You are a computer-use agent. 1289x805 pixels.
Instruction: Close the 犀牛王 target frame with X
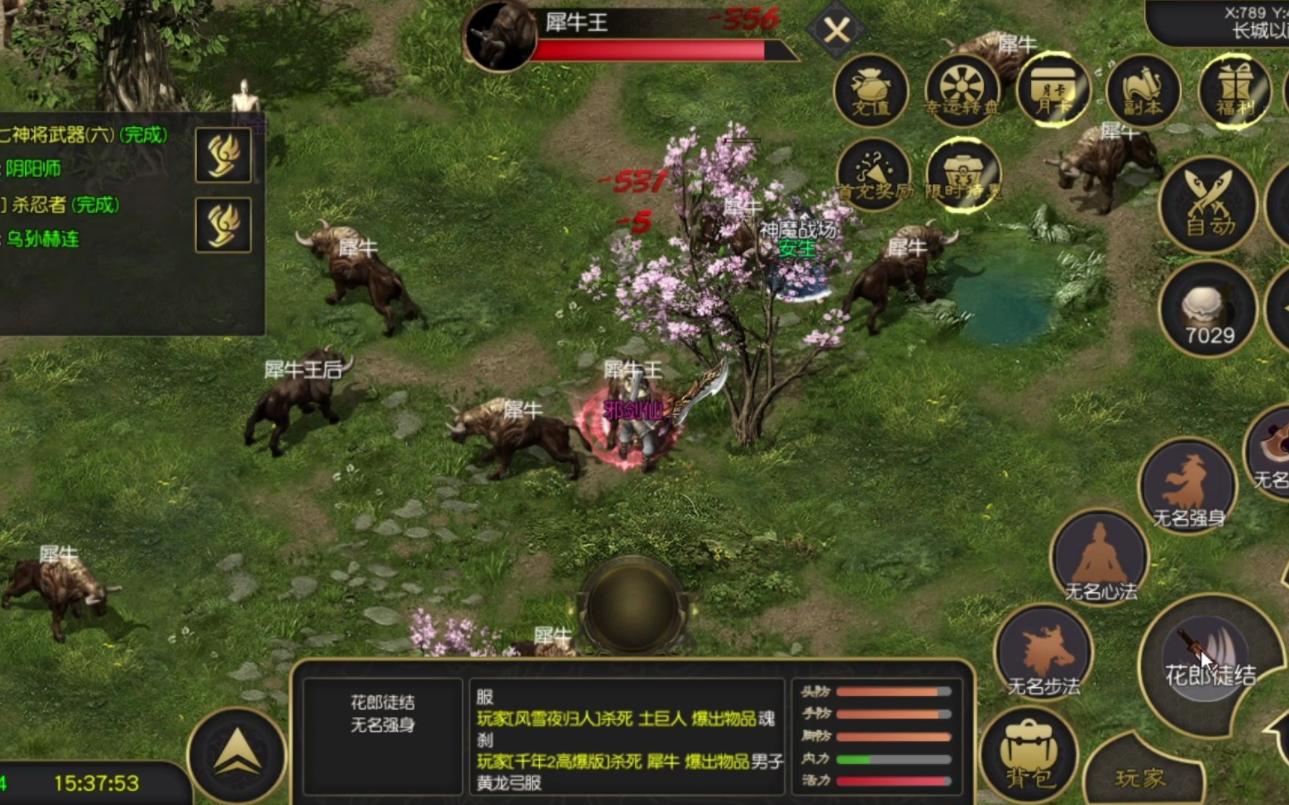tap(836, 31)
